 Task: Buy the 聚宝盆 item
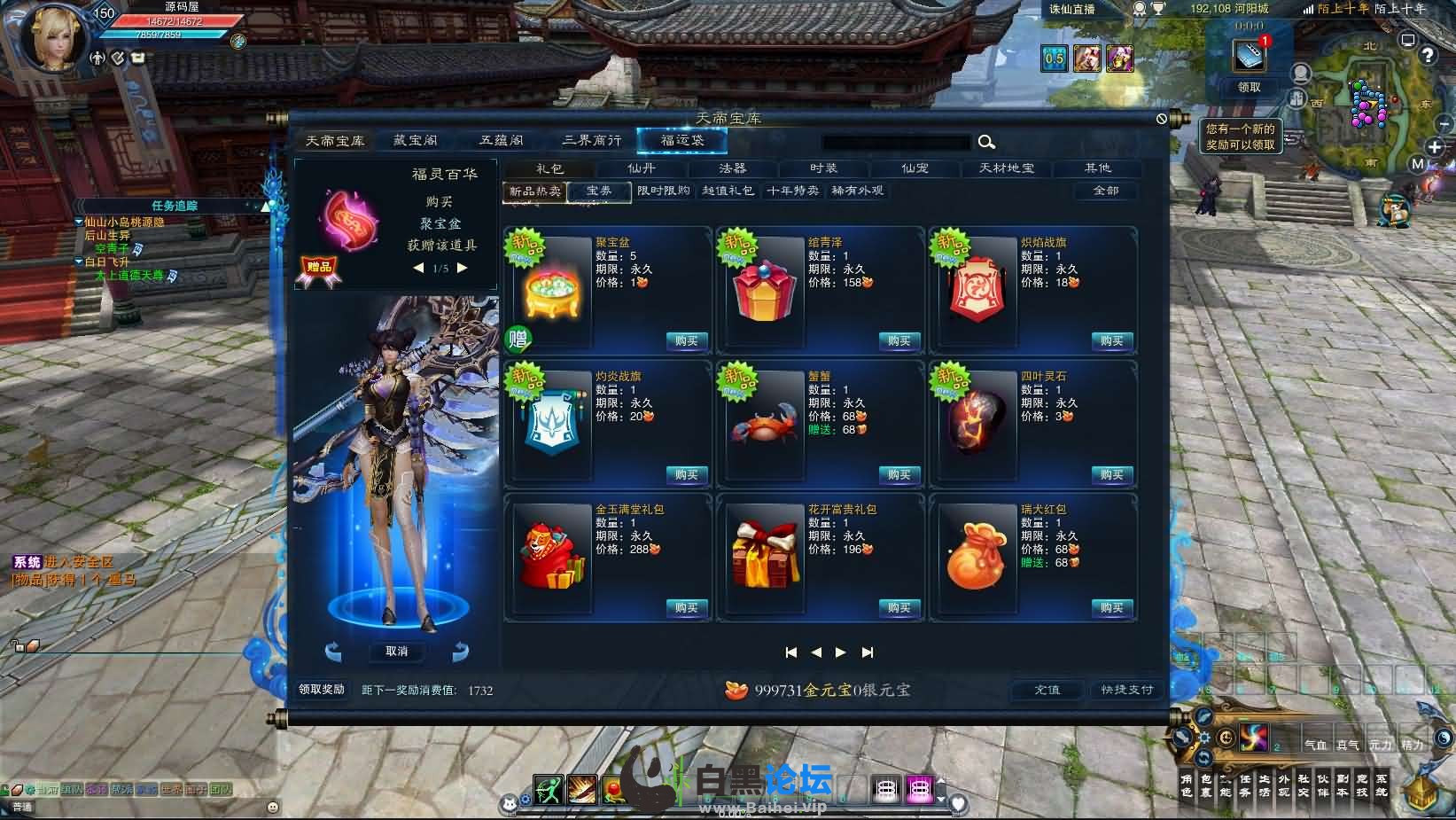coord(686,341)
